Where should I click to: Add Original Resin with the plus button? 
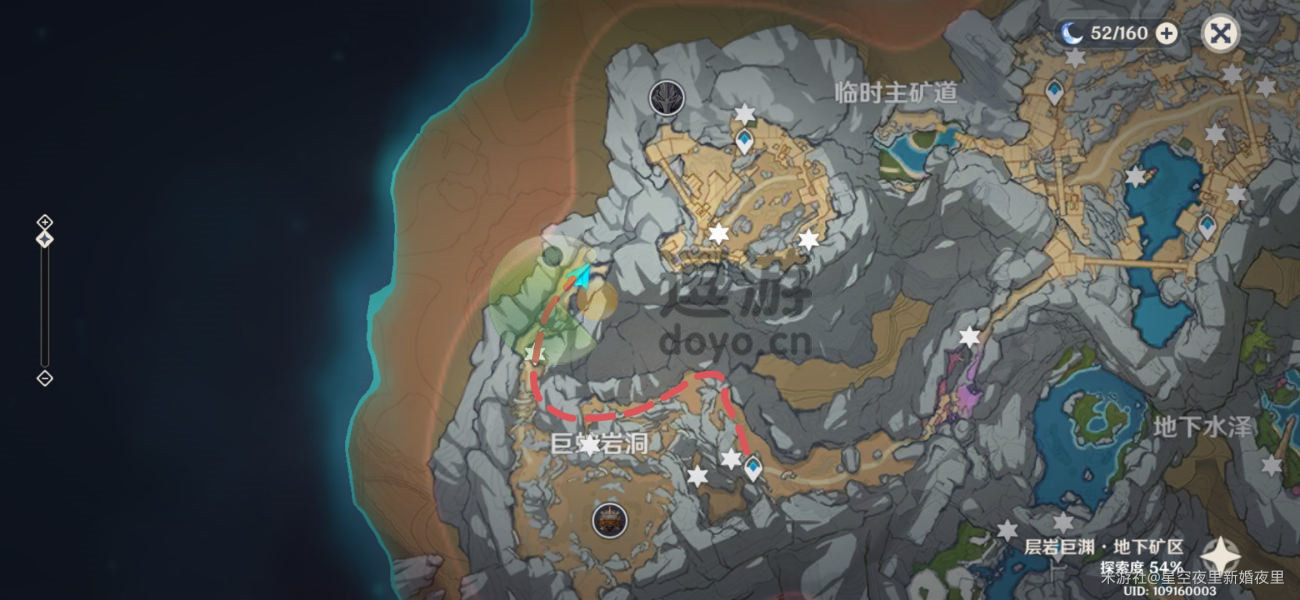[x=1166, y=33]
